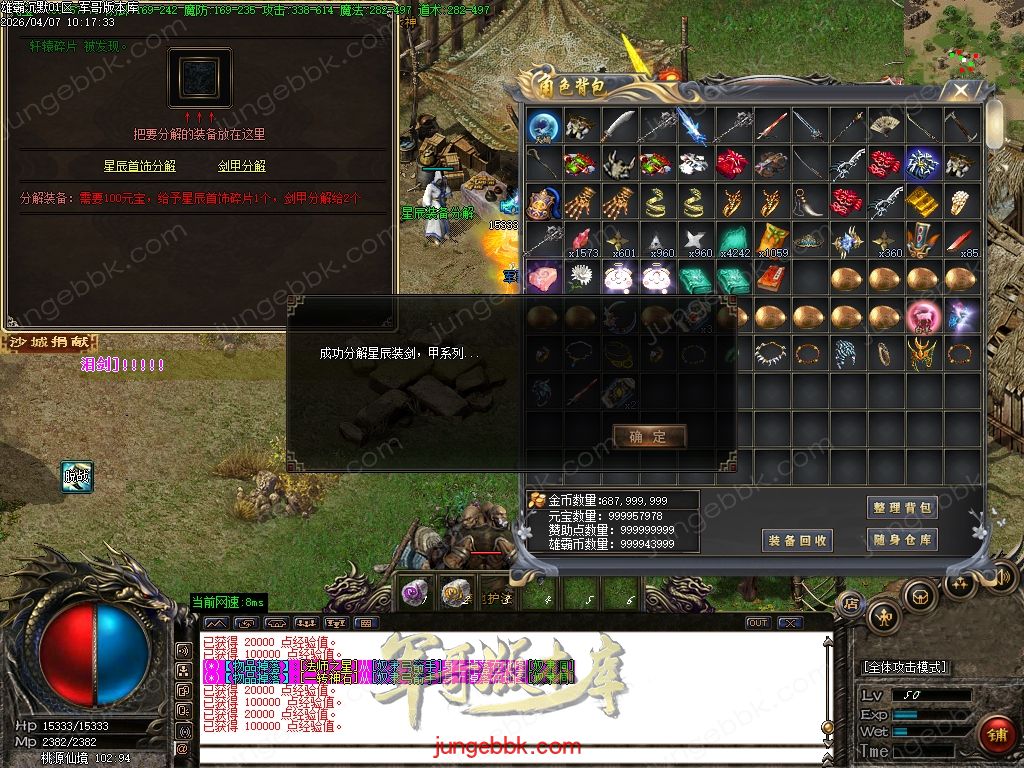Select the pink crystal stack of 1573
Screen dimensions: 1024x768
pyautogui.click(x=583, y=240)
